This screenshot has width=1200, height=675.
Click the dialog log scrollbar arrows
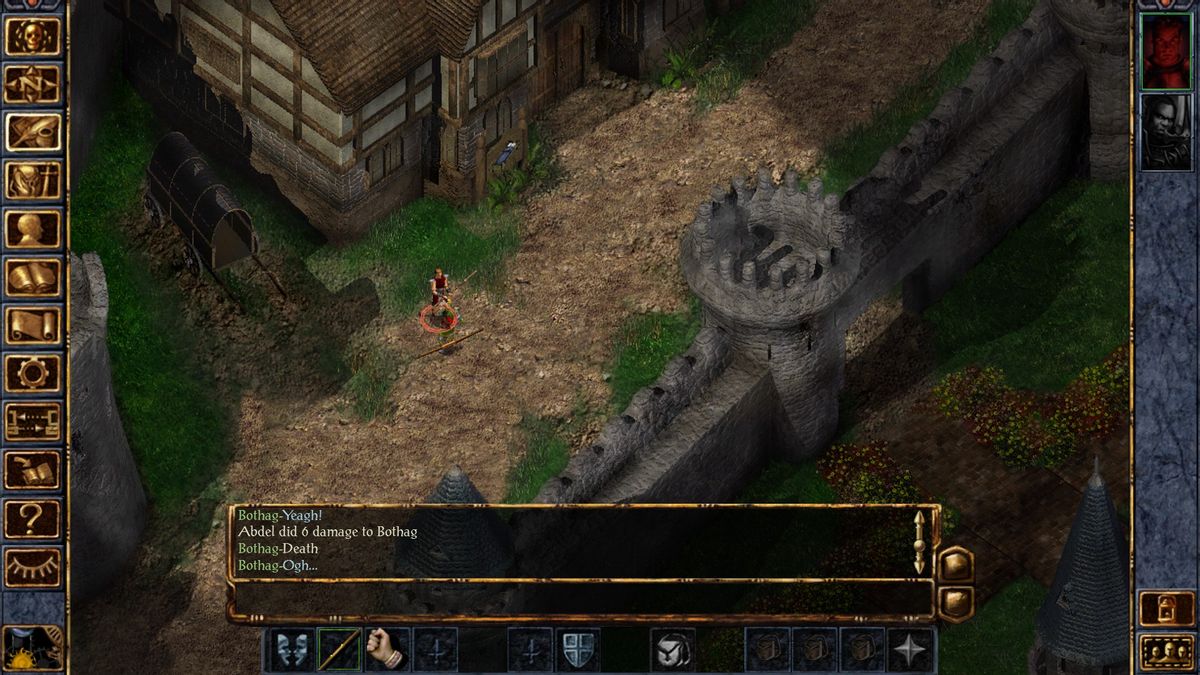pyautogui.click(x=920, y=543)
